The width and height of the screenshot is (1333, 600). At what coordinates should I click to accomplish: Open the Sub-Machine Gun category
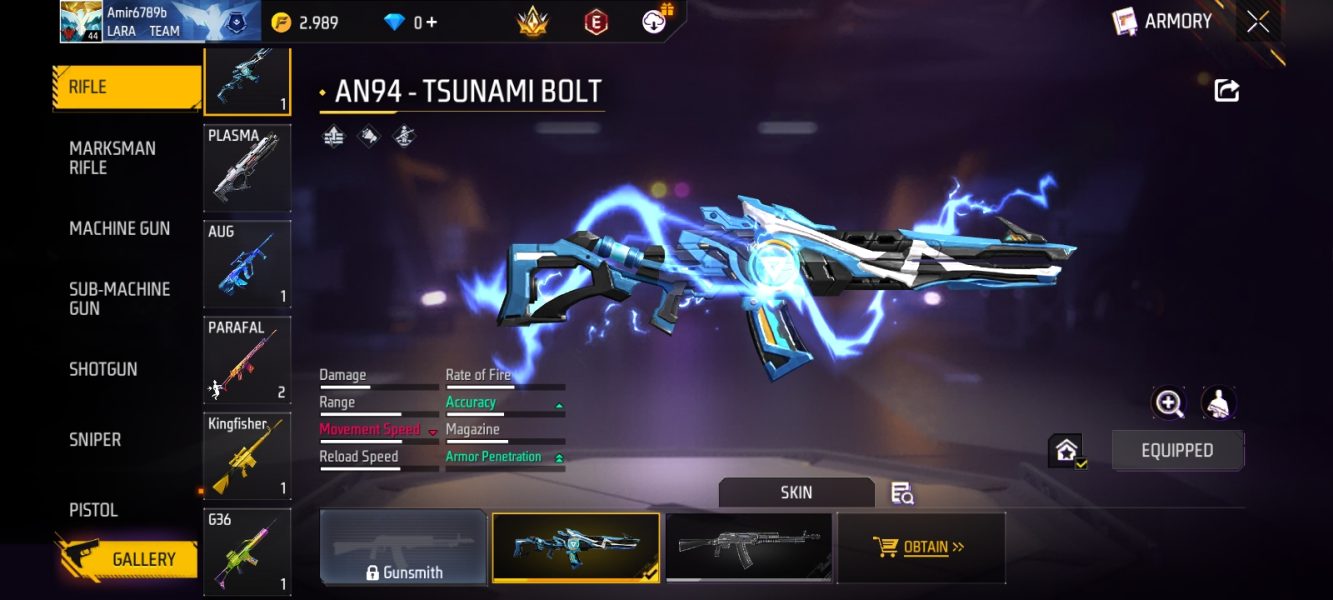[x=119, y=298]
